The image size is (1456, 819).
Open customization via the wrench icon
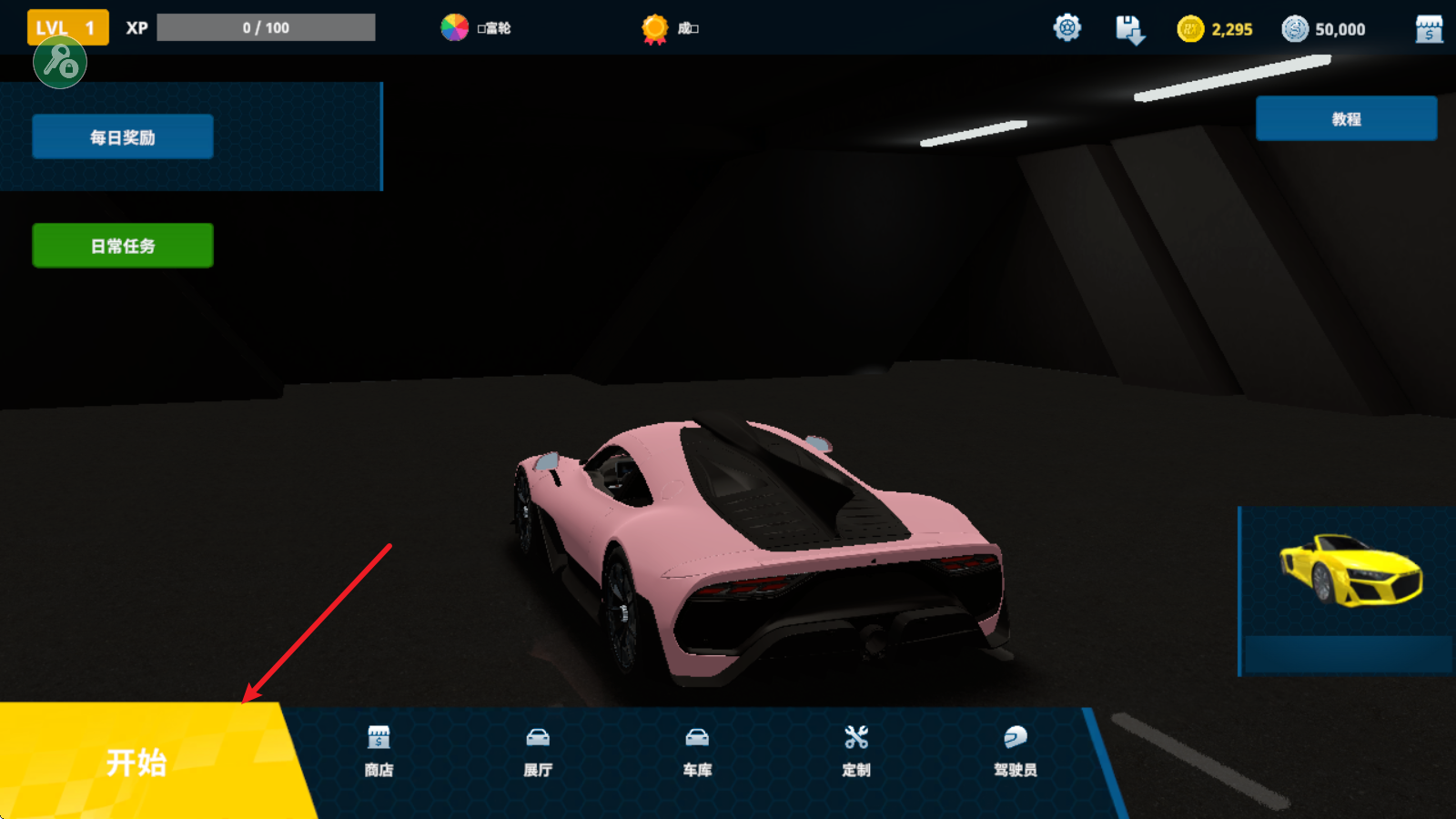[x=856, y=751]
